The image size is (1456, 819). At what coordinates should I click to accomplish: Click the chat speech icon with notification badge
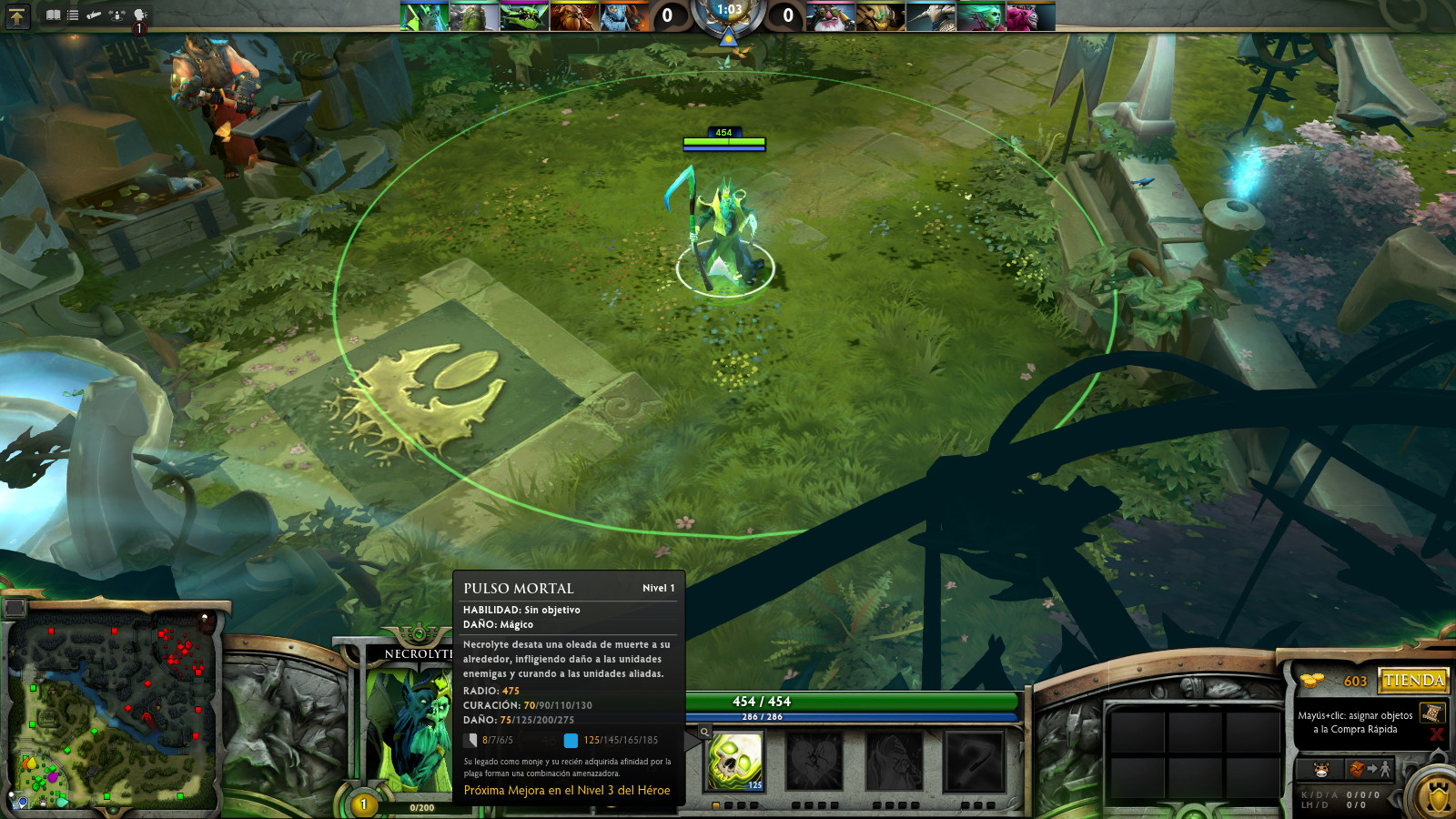[x=138, y=14]
